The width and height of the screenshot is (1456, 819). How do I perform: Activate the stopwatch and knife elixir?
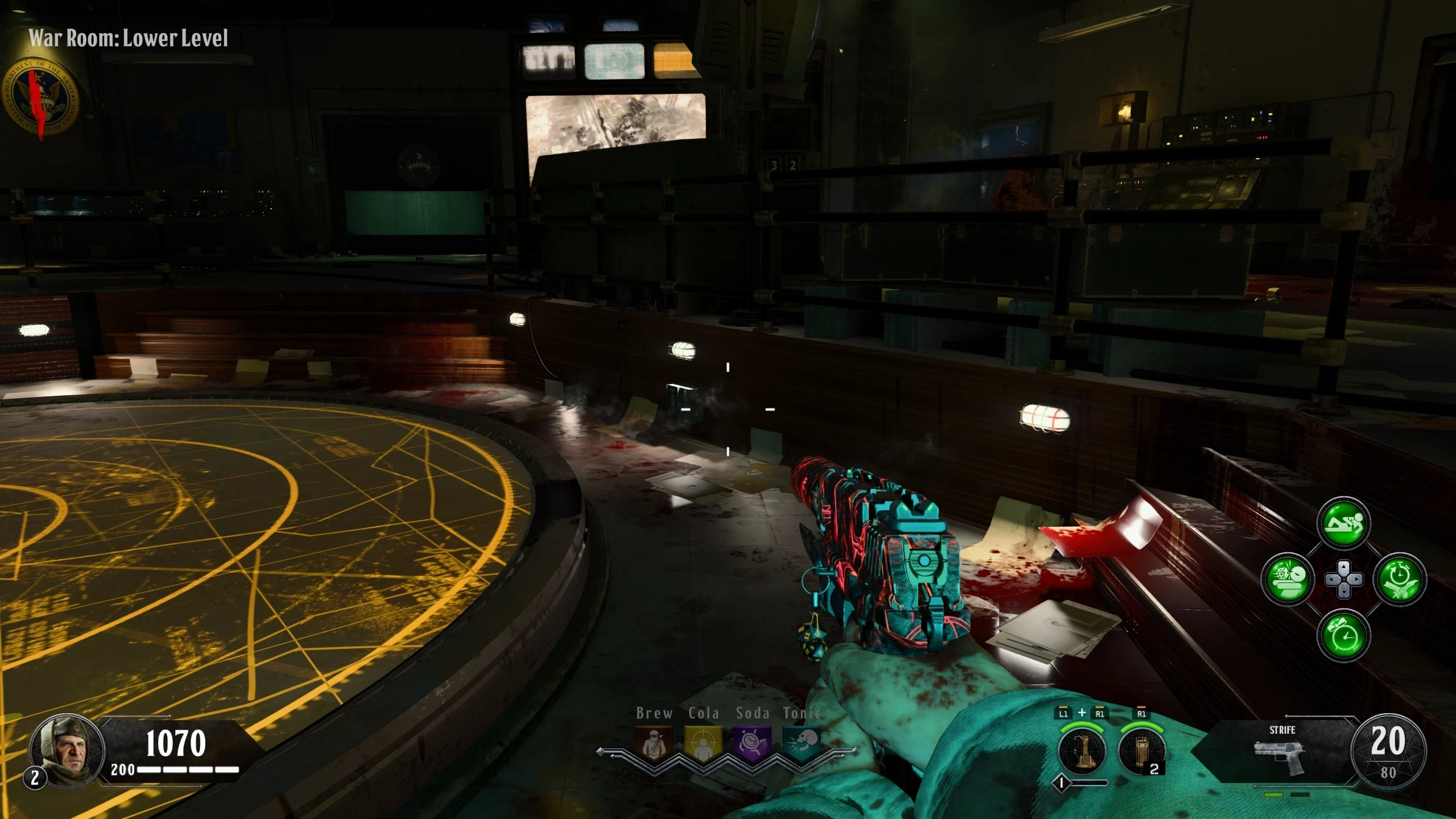tap(1400, 580)
